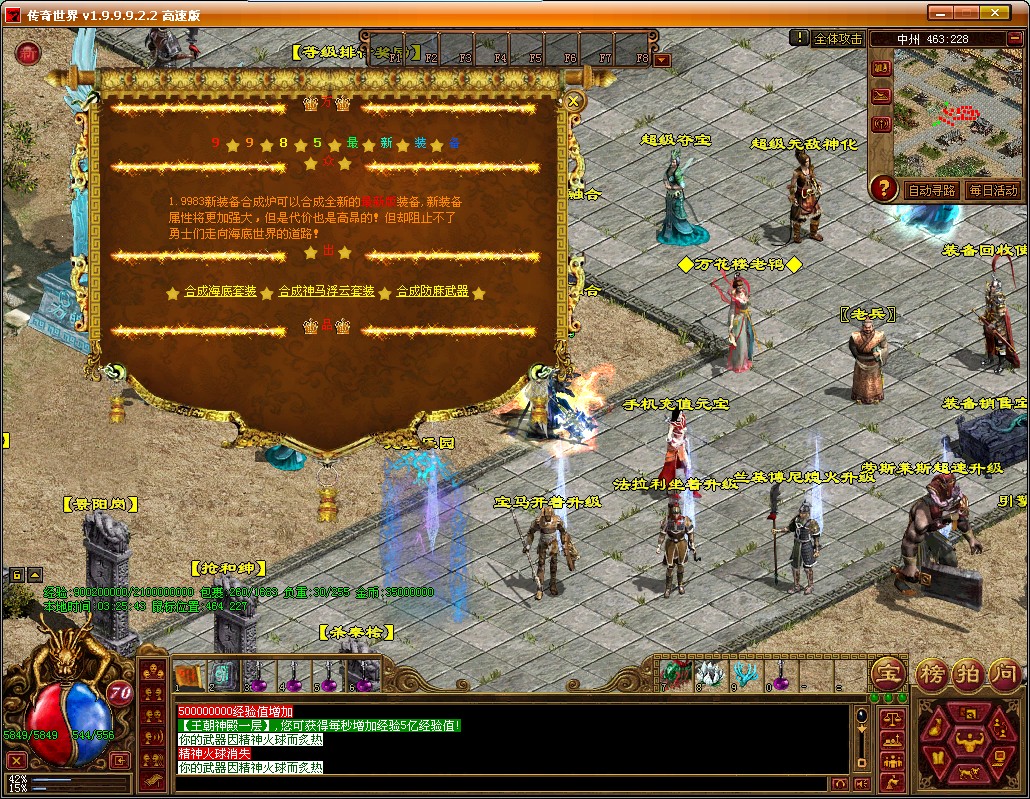Toggle the 全体攻击 attack mode button
Viewport: 1030px width, 799px height.
pos(837,39)
